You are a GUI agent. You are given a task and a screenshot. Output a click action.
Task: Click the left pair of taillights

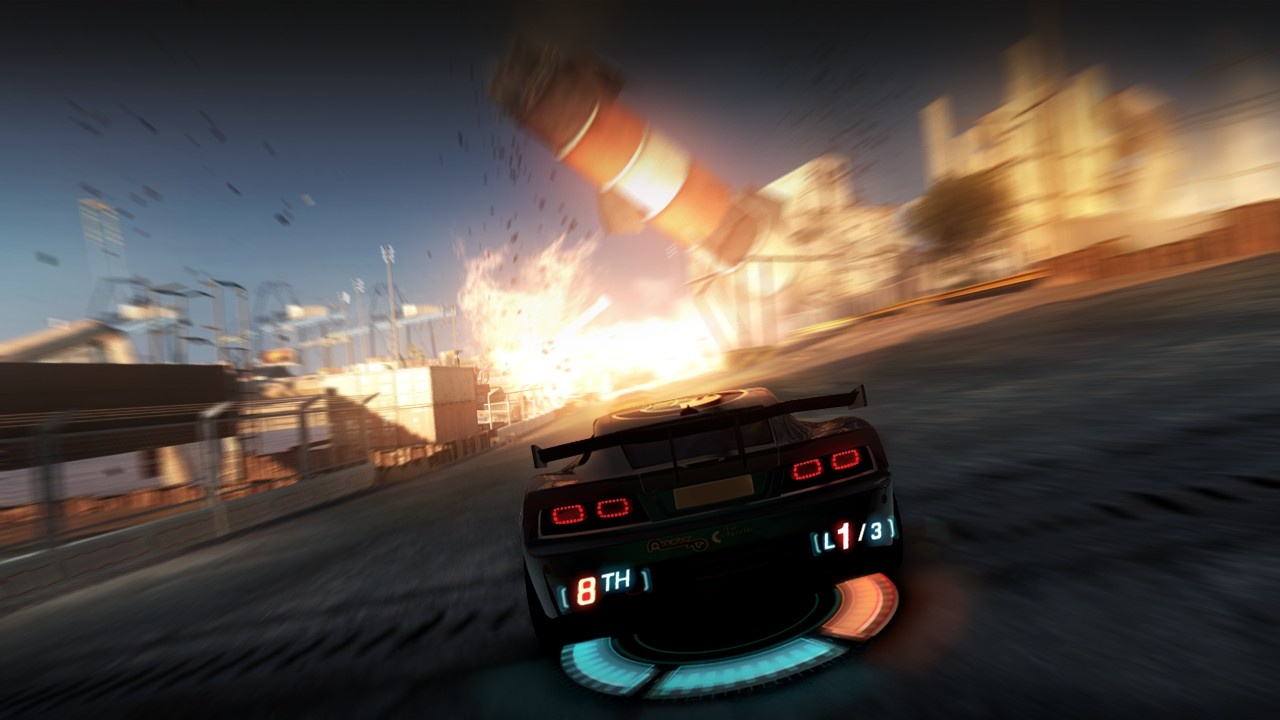[589, 510]
